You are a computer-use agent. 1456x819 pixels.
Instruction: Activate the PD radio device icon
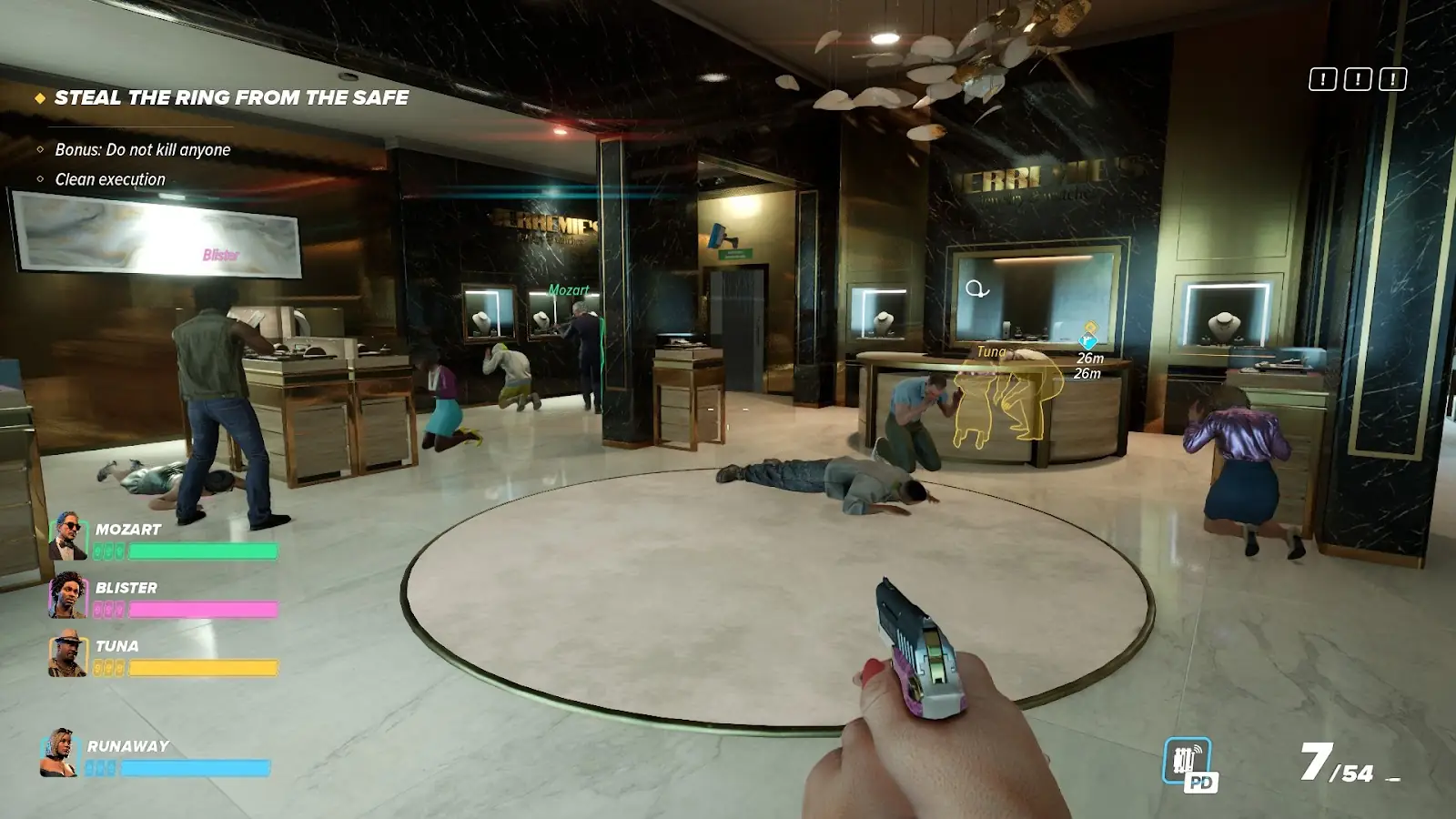tap(1189, 763)
